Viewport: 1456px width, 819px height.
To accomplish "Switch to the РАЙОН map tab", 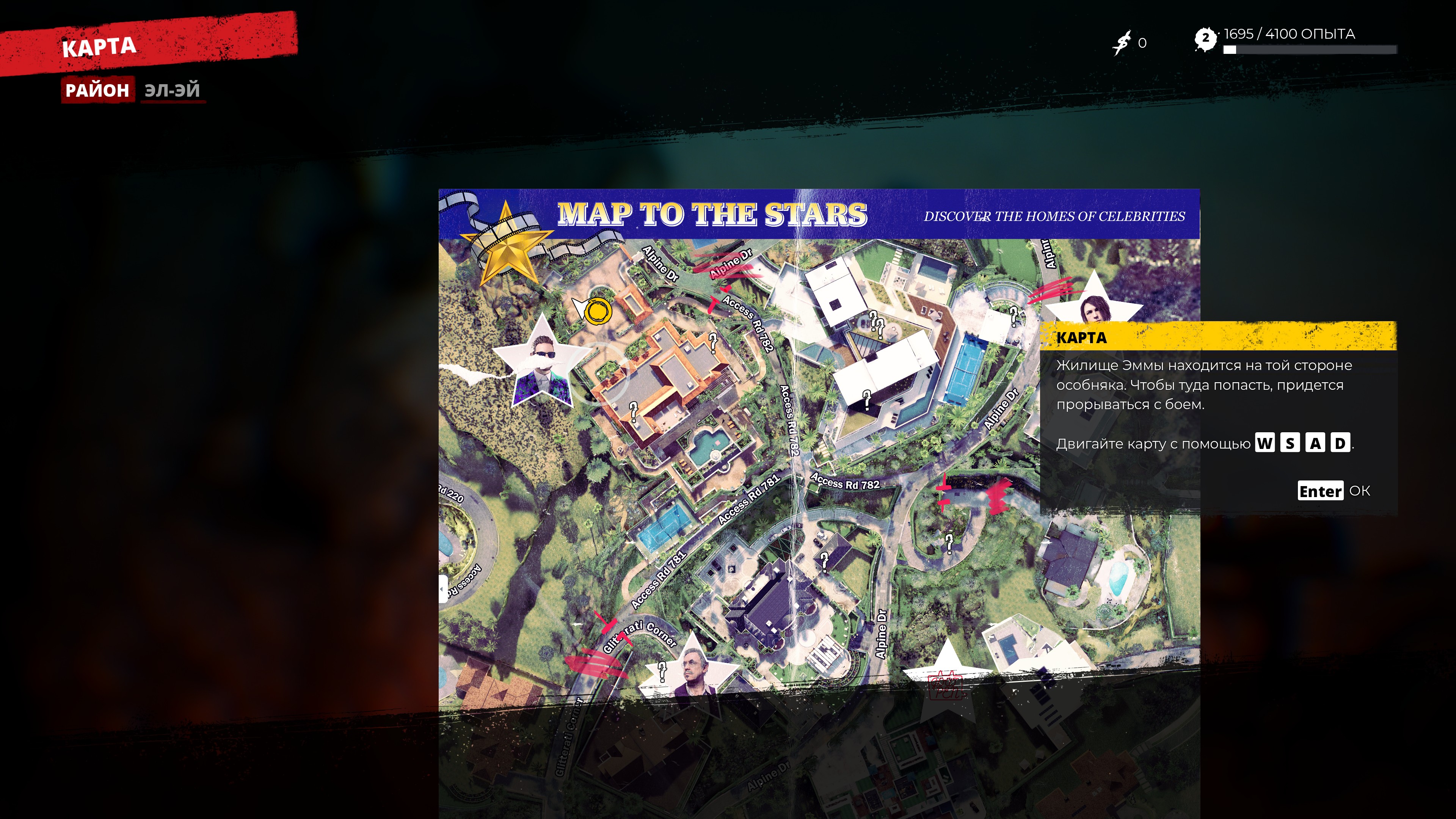I will pos(97,90).
